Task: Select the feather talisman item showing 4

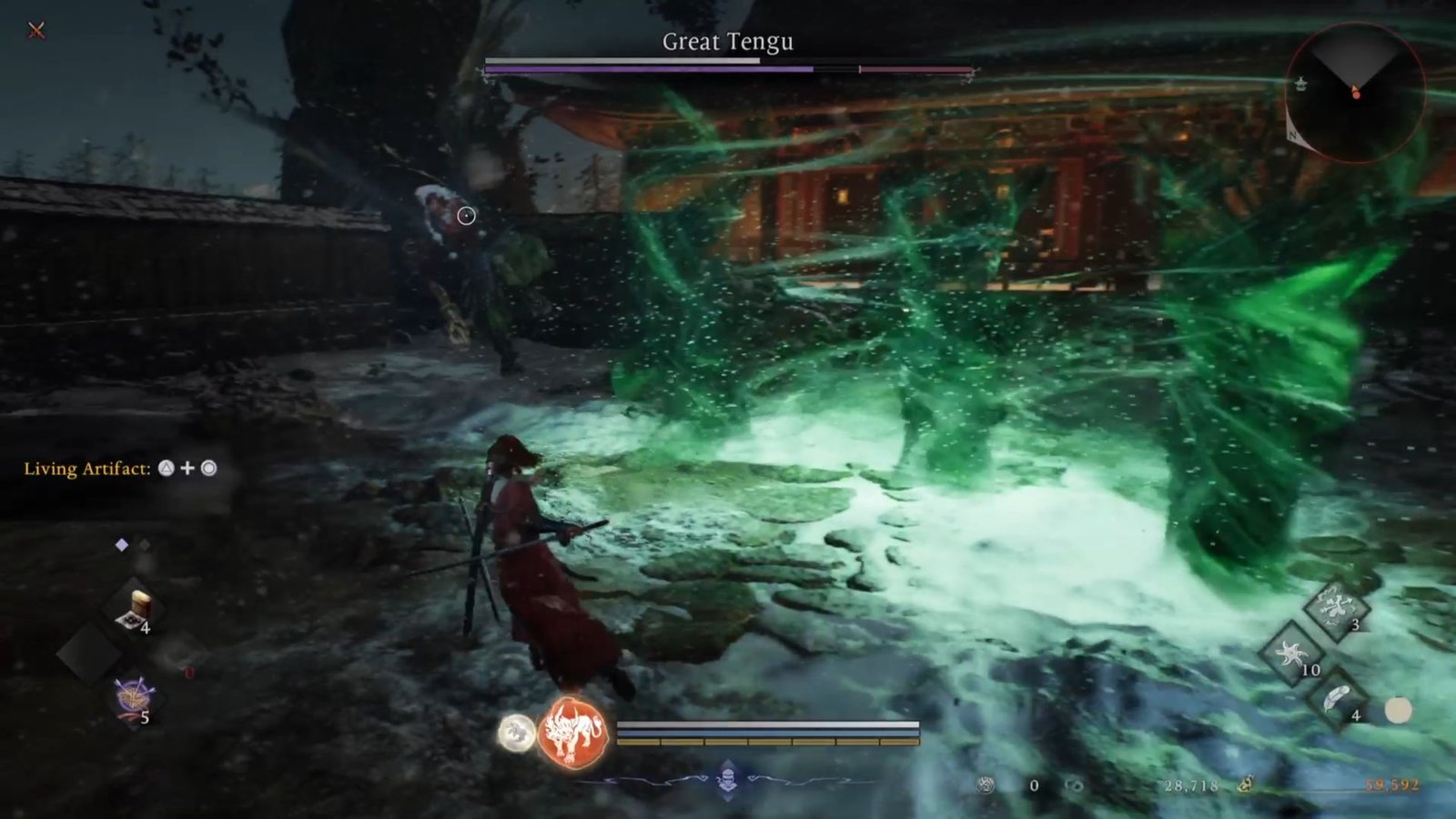Action: point(1336,695)
